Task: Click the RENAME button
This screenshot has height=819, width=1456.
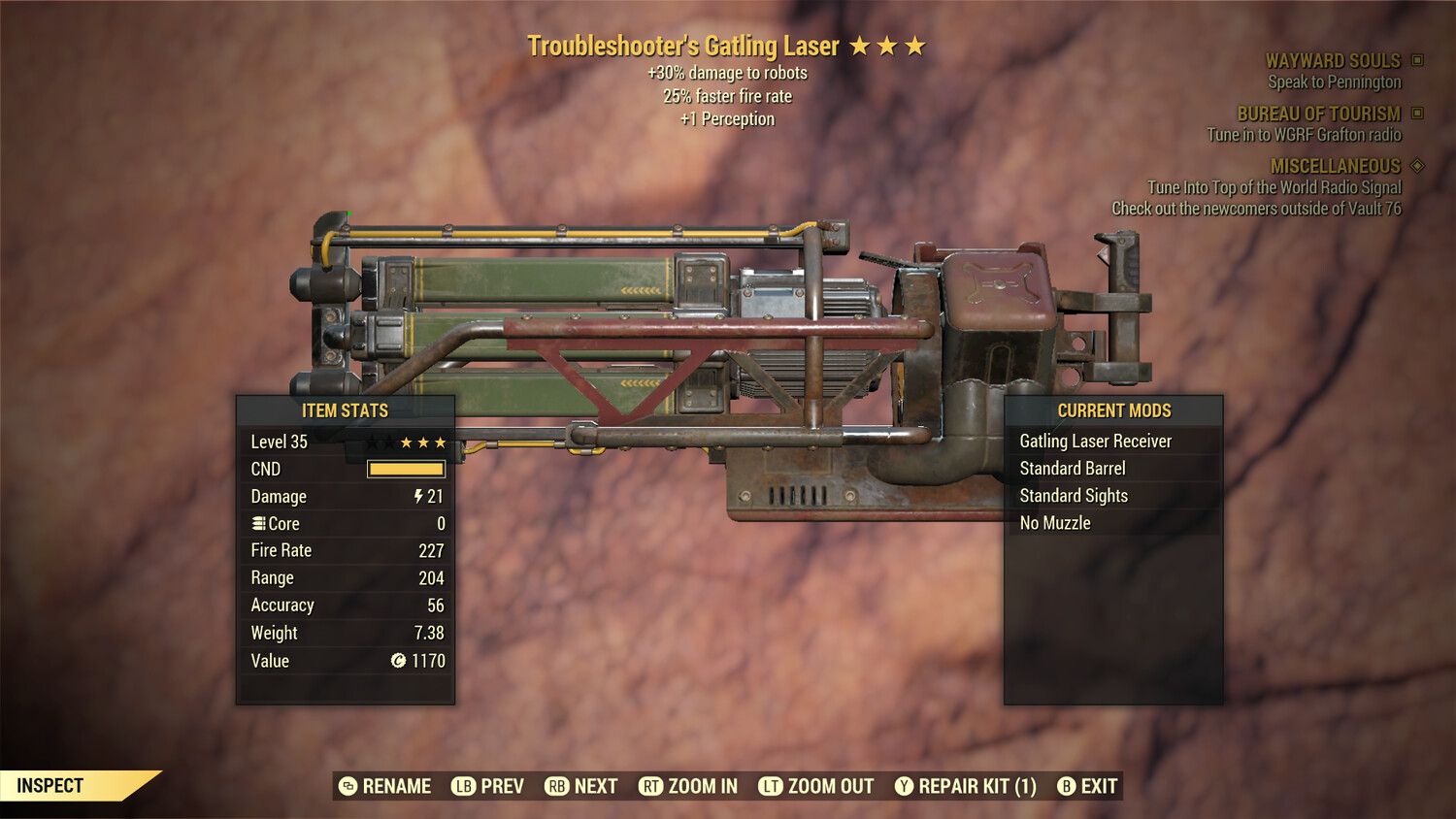Action: (397, 786)
